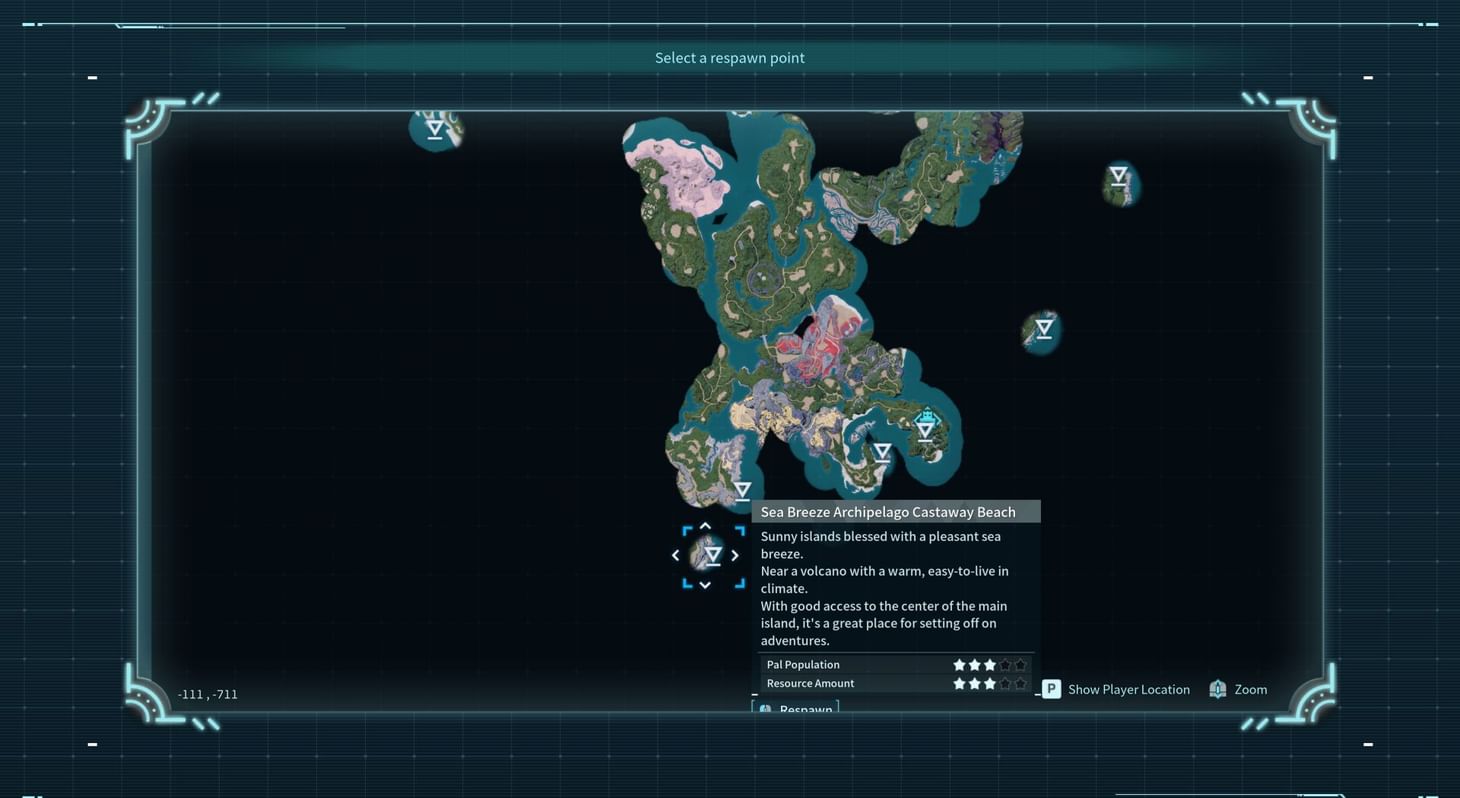This screenshot has height=798, width=1460.
Task: Click the highlighted Sea Breeze respawn marker
Action: coord(713,555)
